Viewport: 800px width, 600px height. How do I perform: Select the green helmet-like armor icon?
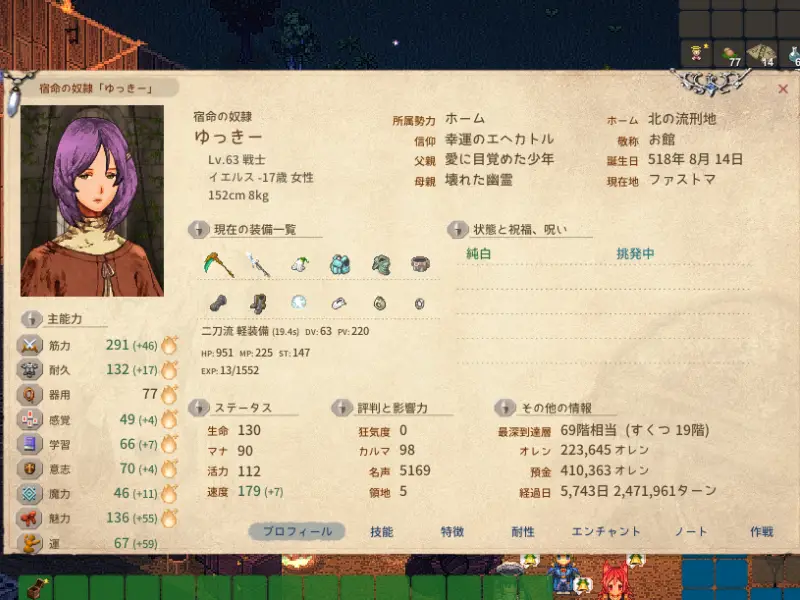tap(380, 265)
